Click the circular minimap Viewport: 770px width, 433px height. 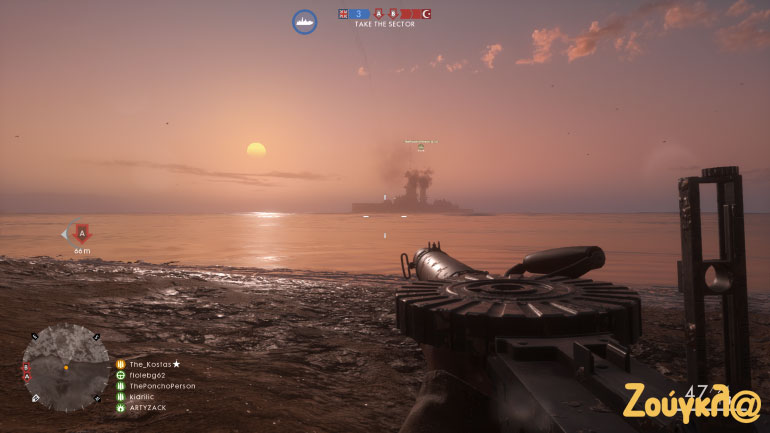click(x=66, y=367)
